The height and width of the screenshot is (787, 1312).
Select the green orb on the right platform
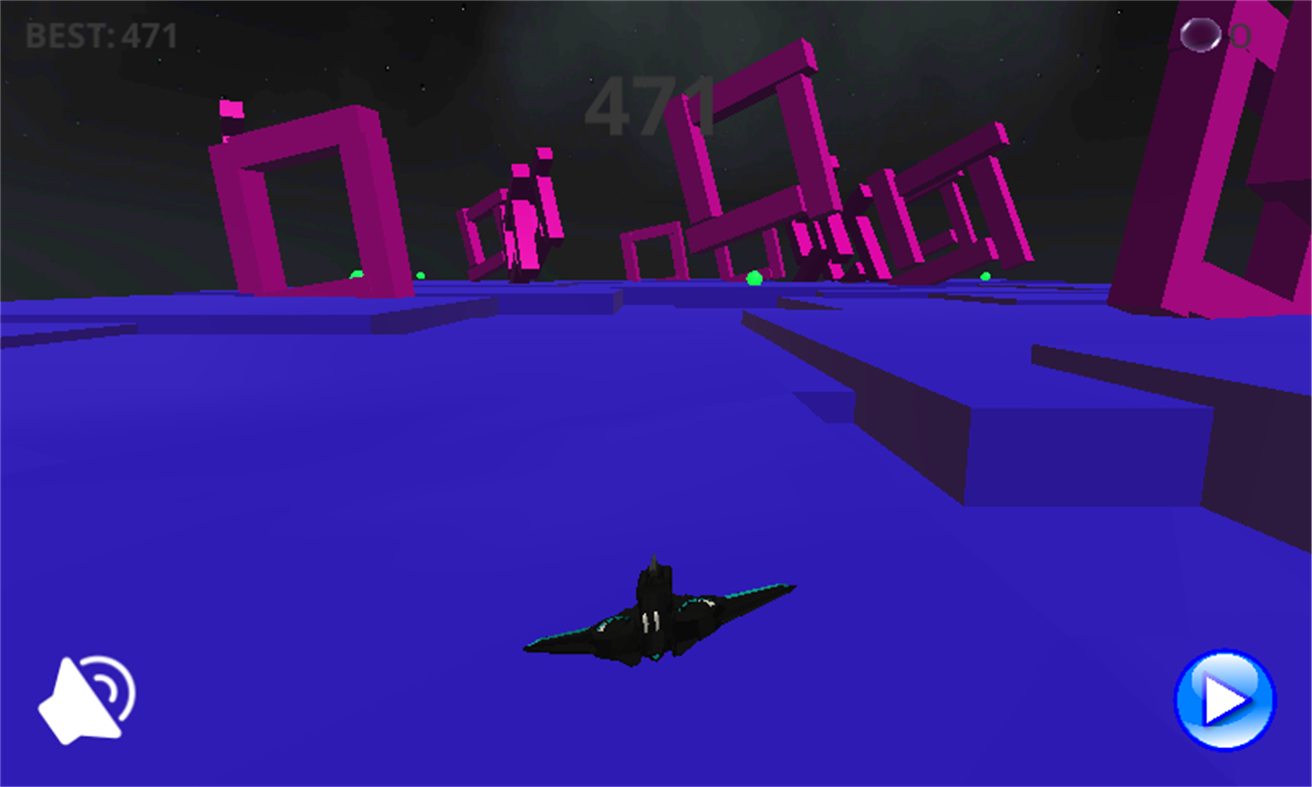click(985, 278)
